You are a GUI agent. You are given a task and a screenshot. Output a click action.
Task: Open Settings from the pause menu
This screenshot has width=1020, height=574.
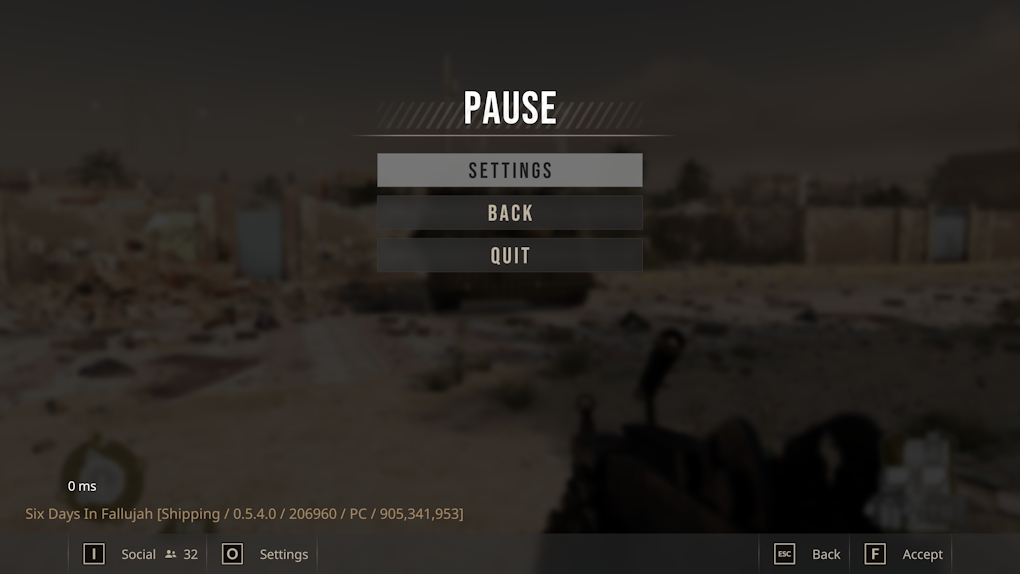pos(510,170)
